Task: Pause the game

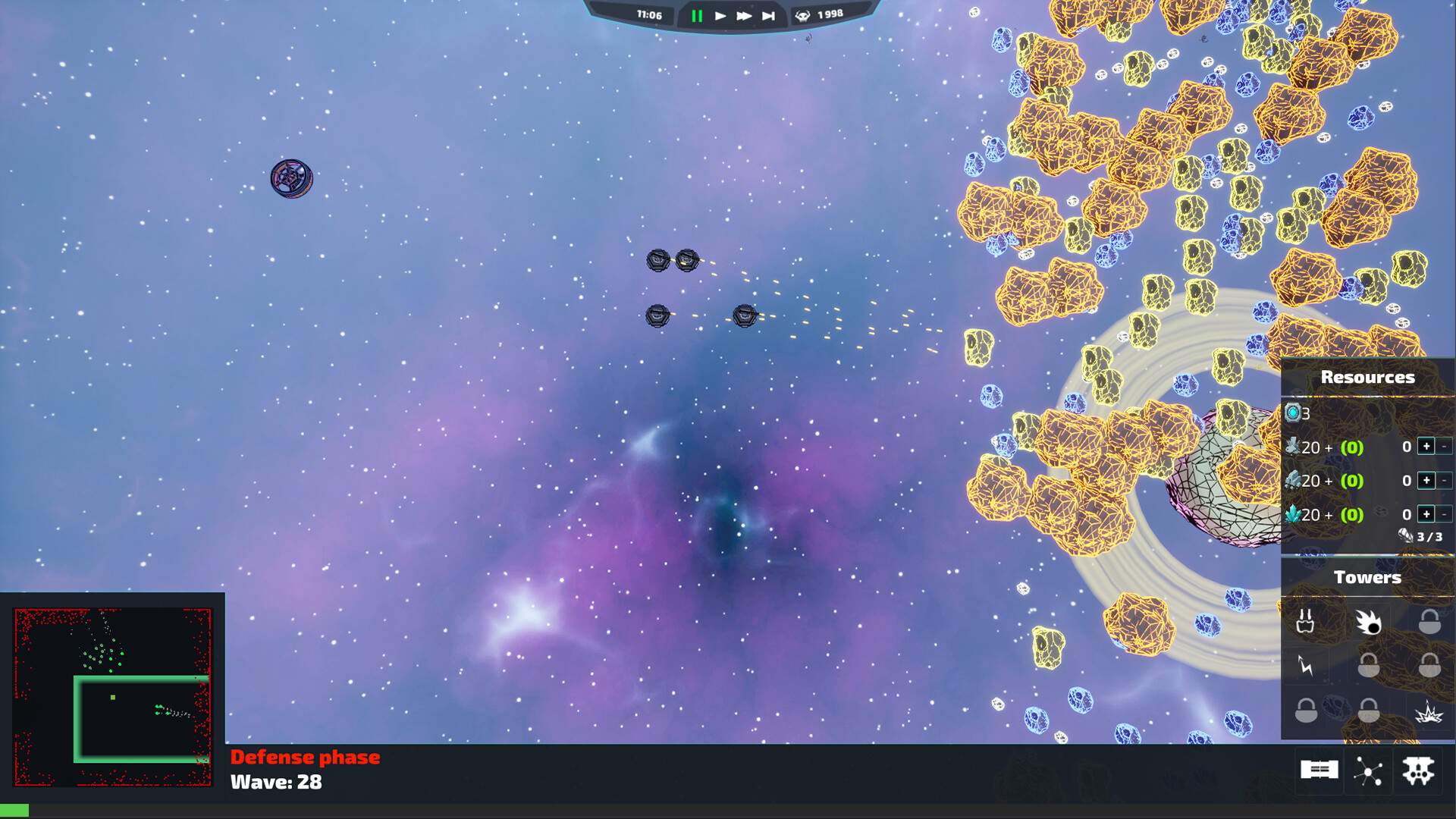Action: (697, 14)
